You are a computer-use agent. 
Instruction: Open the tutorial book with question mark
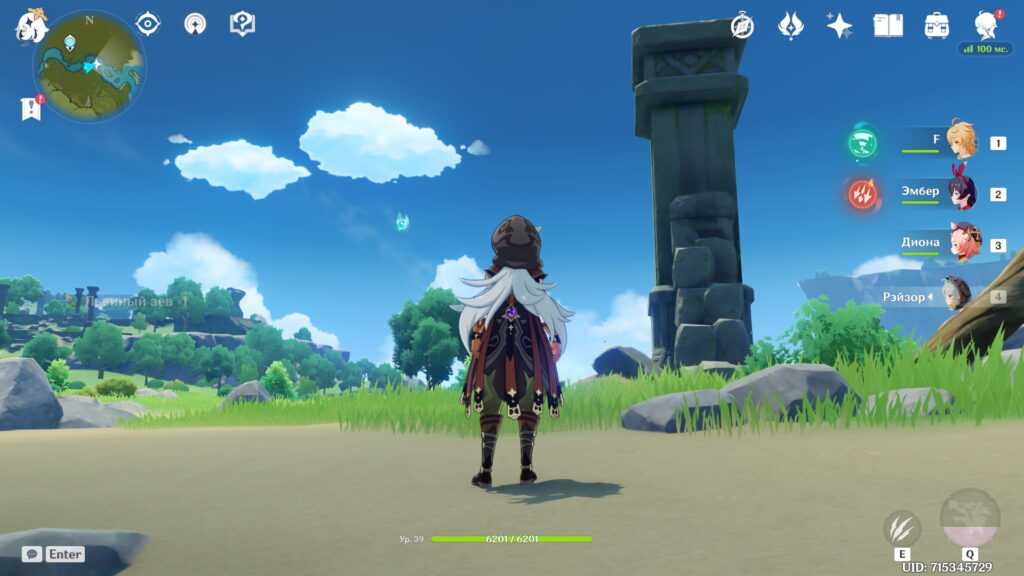242,24
